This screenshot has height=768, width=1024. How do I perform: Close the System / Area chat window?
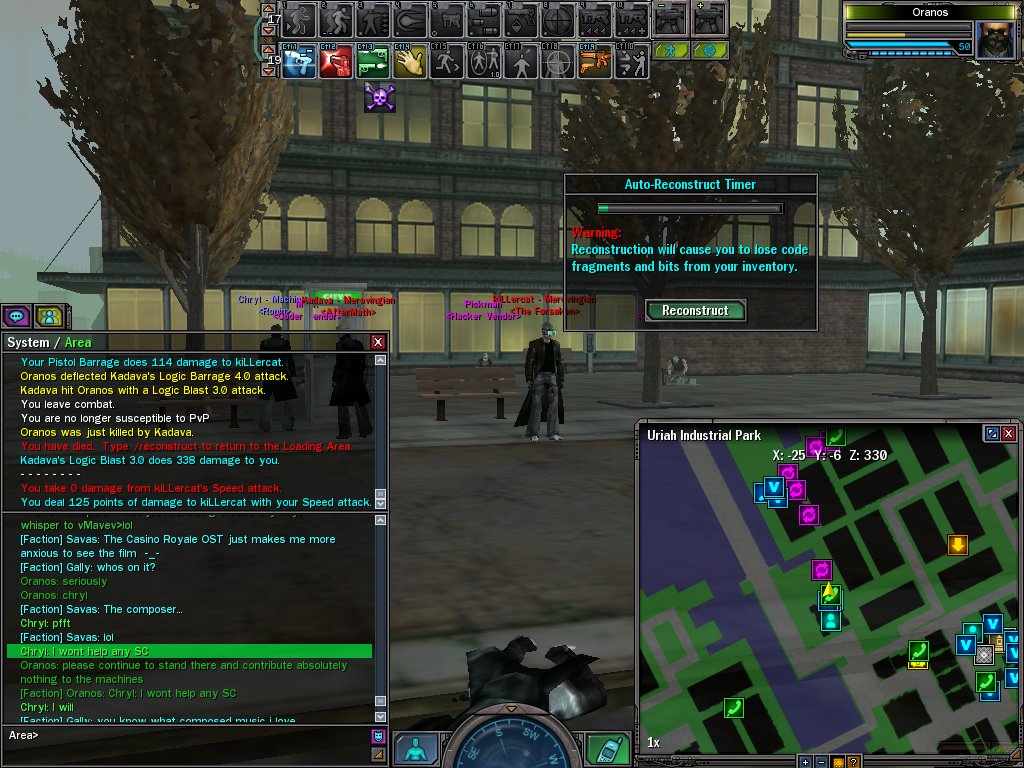coord(378,342)
